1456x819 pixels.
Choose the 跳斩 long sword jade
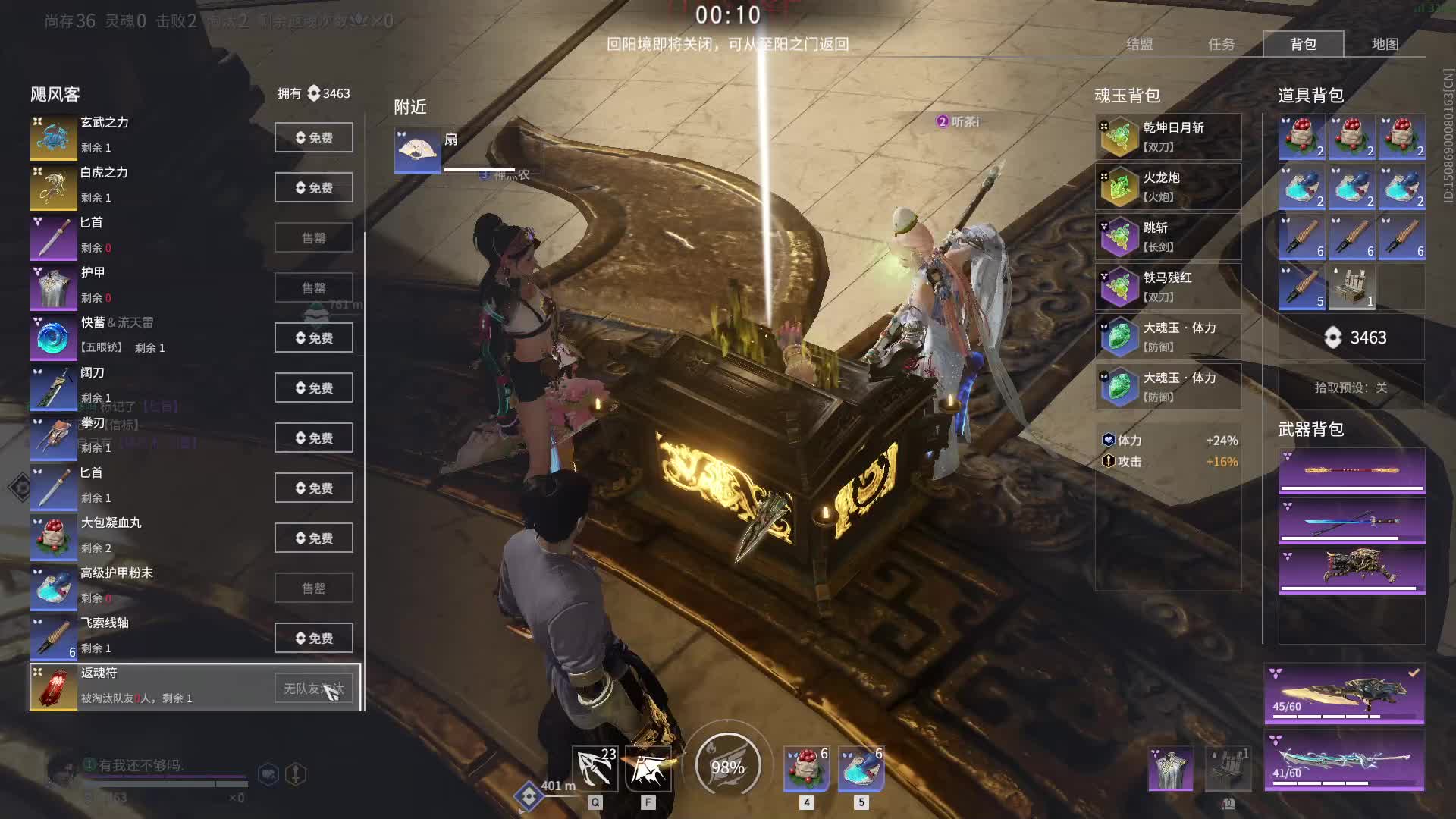(1168, 237)
